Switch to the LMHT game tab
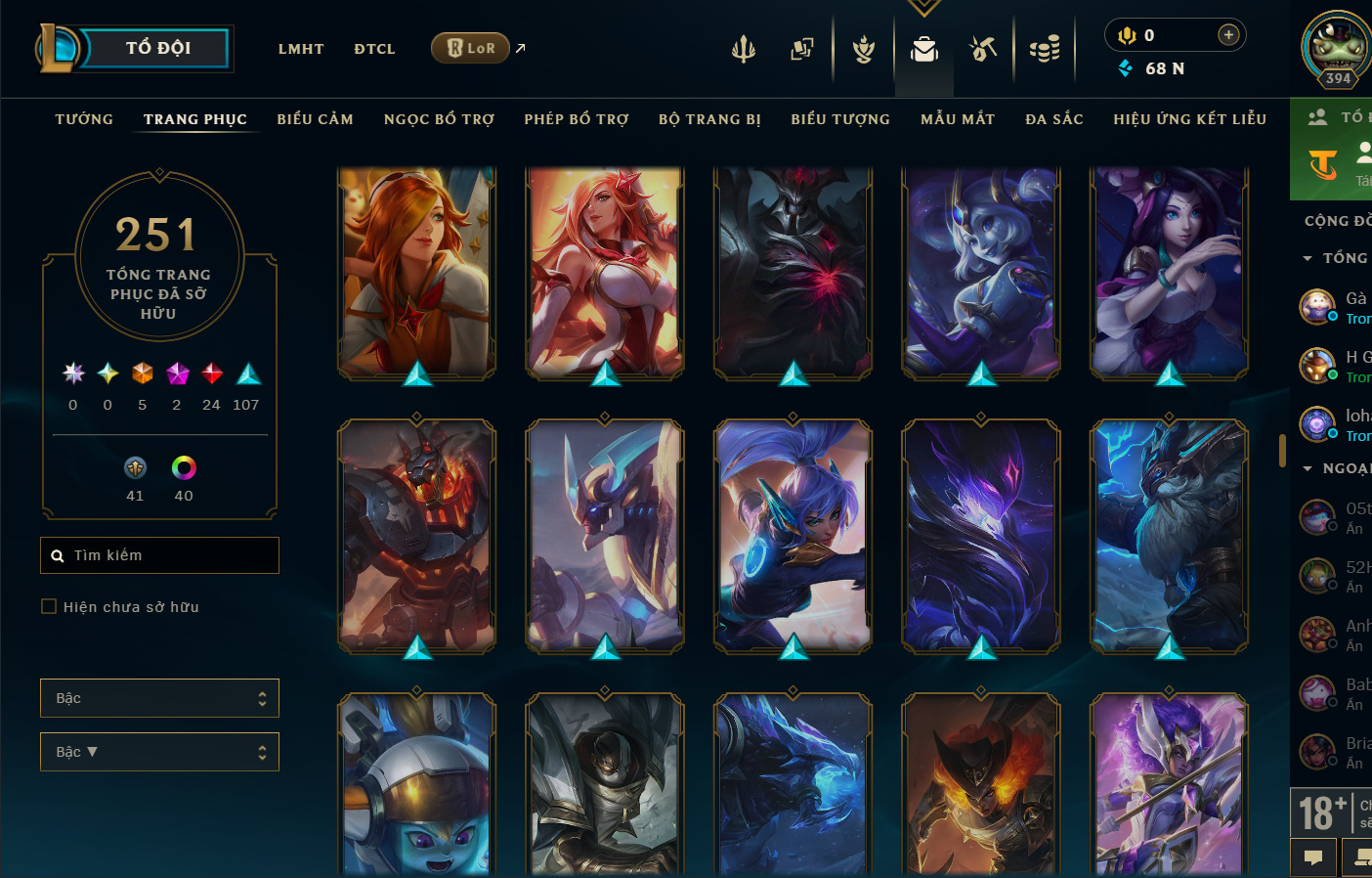This screenshot has width=1372, height=878. [301, 49]
